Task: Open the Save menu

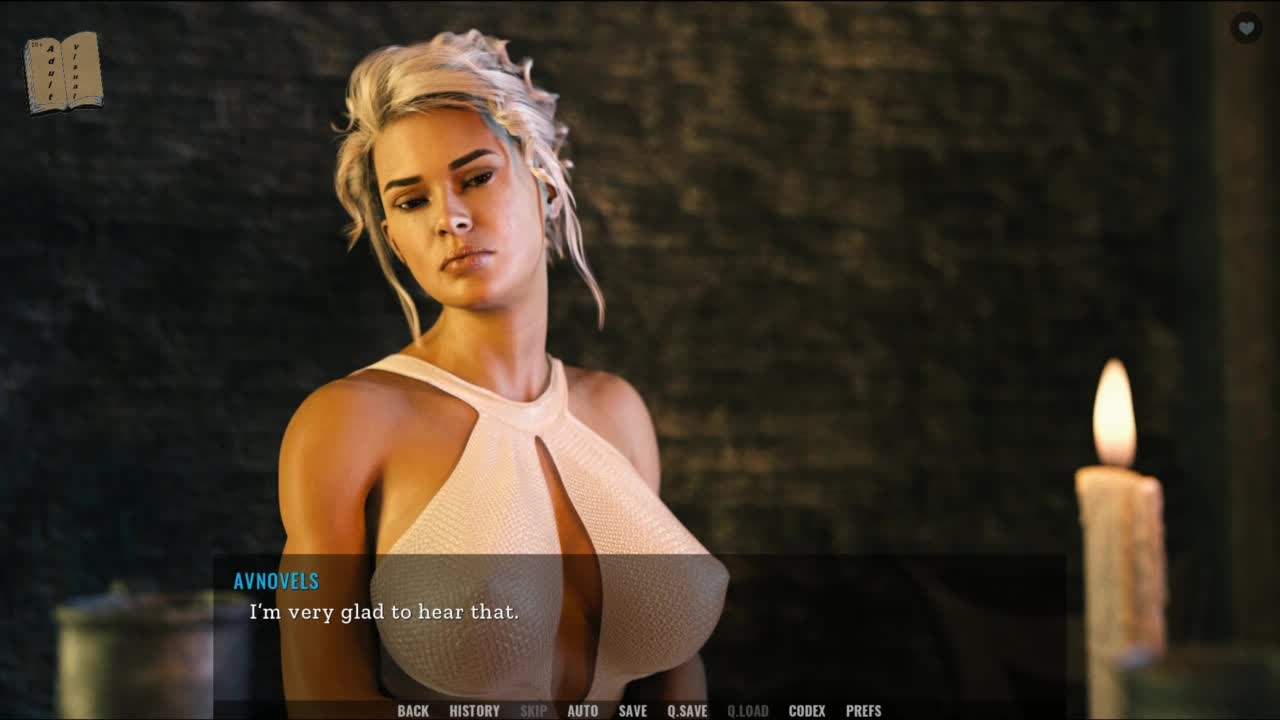Action: [632, 711]
